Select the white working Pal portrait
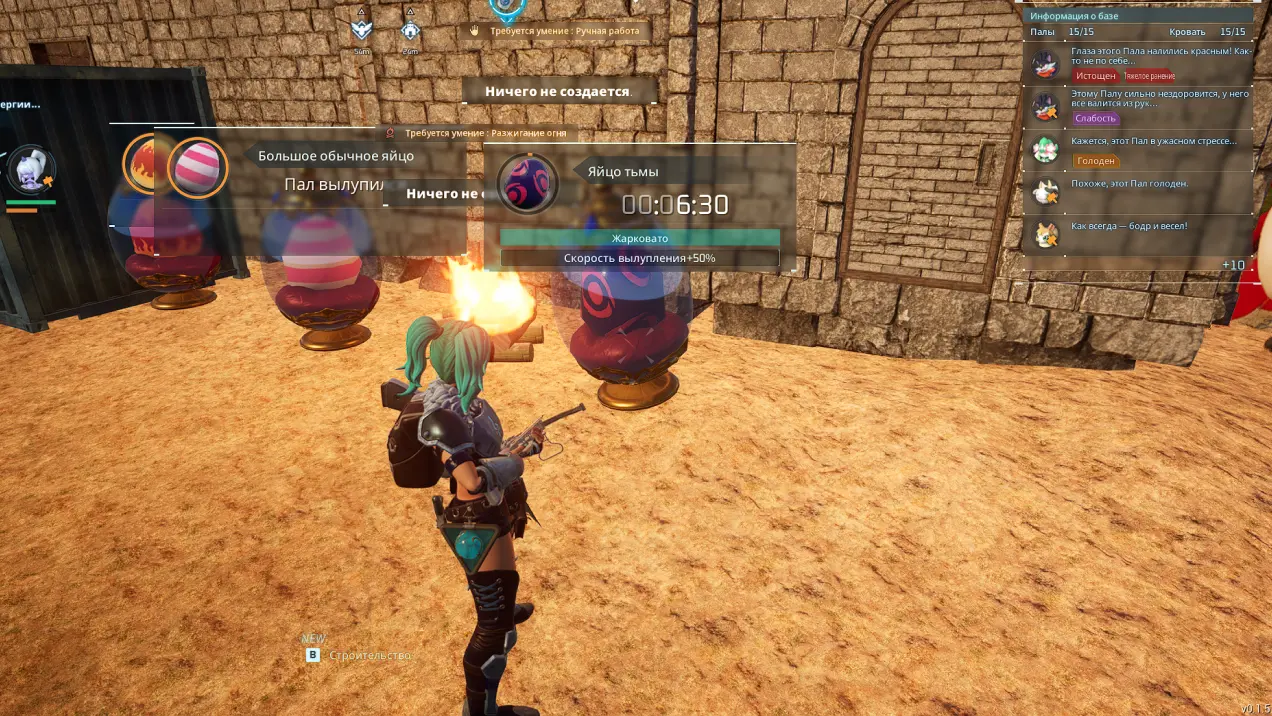 point(30,172)
